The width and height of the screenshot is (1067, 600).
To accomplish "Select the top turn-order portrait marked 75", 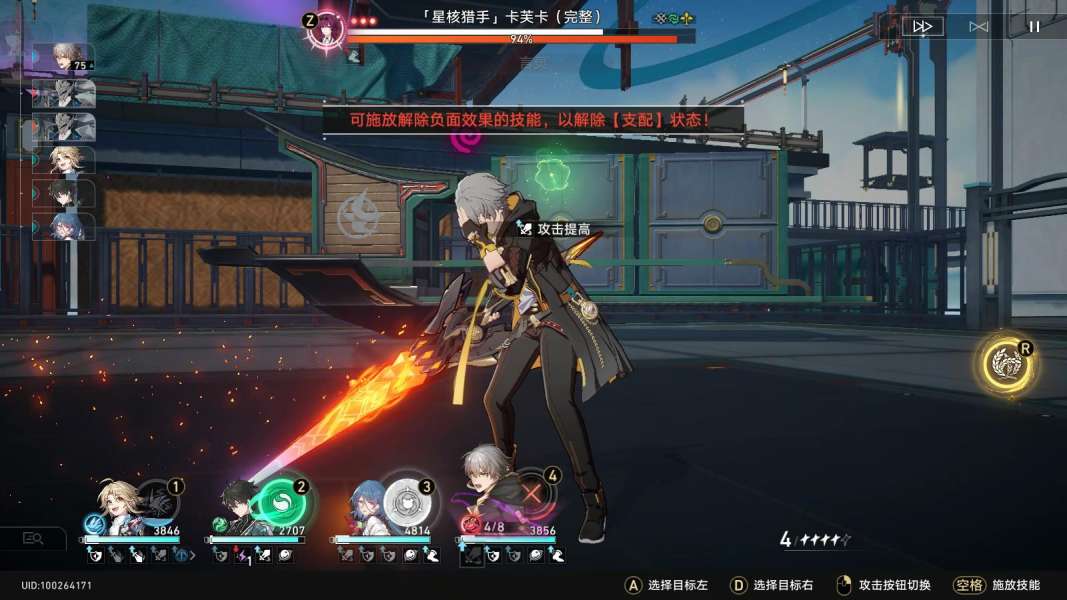I will tap(66, 58).
